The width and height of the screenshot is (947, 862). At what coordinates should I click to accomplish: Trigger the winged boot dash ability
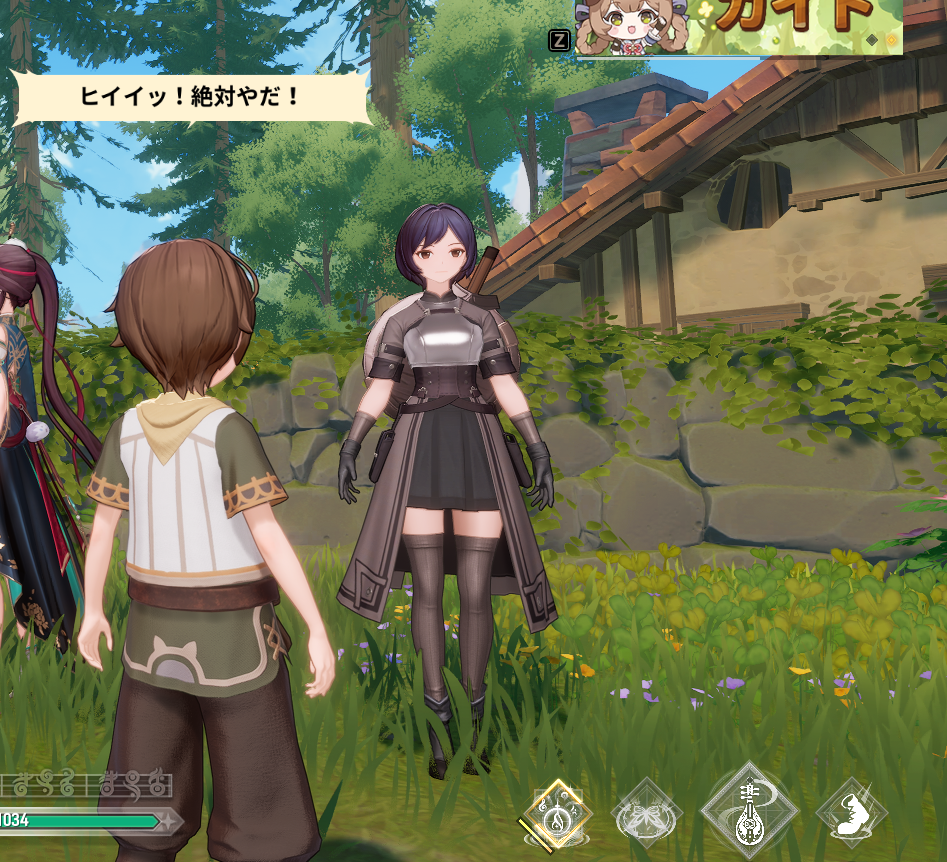tap(852, 813)
